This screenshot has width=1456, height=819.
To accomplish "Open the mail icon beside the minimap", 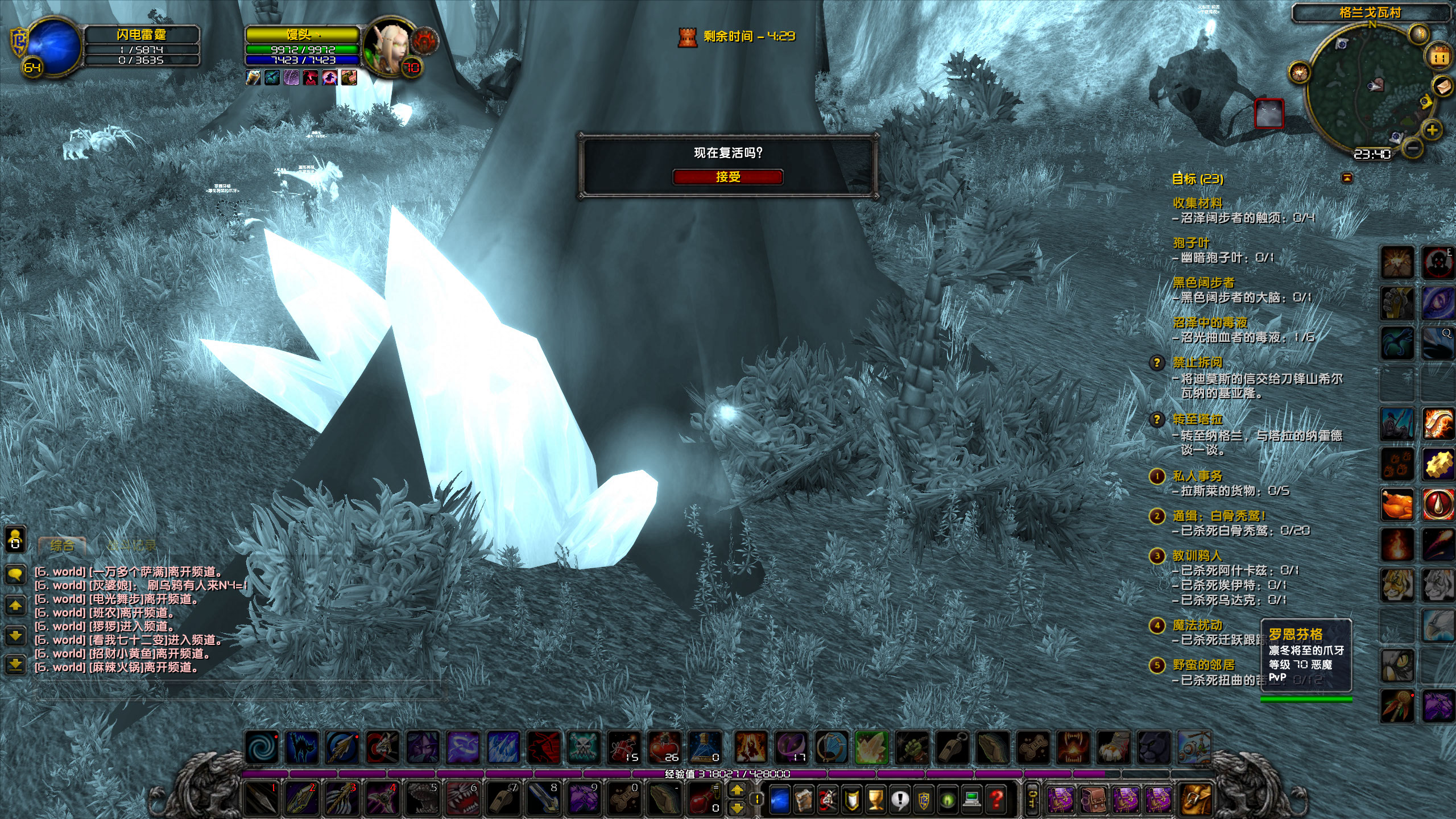I will click(1442, 86).
